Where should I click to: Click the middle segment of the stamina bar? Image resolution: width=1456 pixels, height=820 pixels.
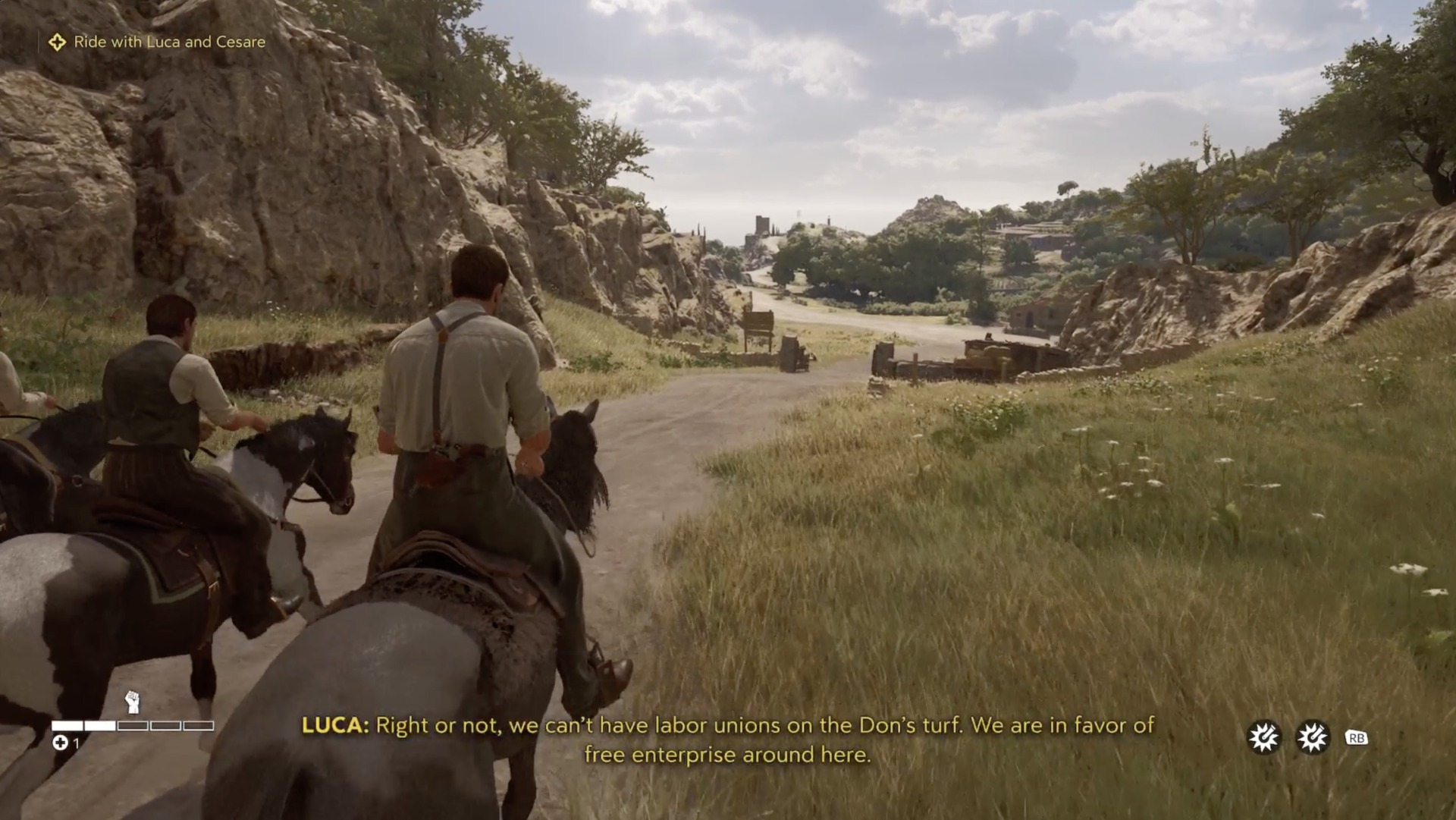pos(132,726)
